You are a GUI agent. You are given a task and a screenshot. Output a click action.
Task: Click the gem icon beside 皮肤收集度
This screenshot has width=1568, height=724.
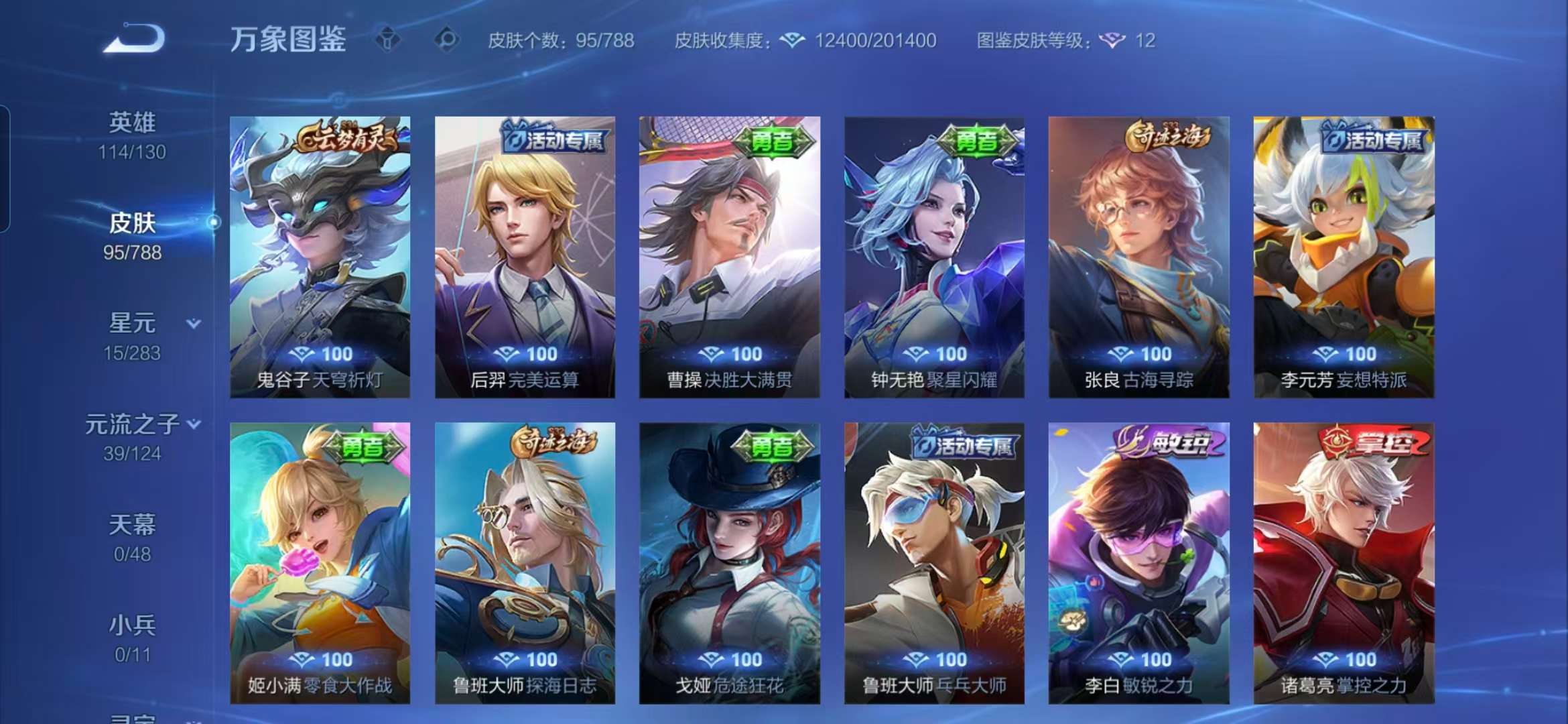[793, 40]
